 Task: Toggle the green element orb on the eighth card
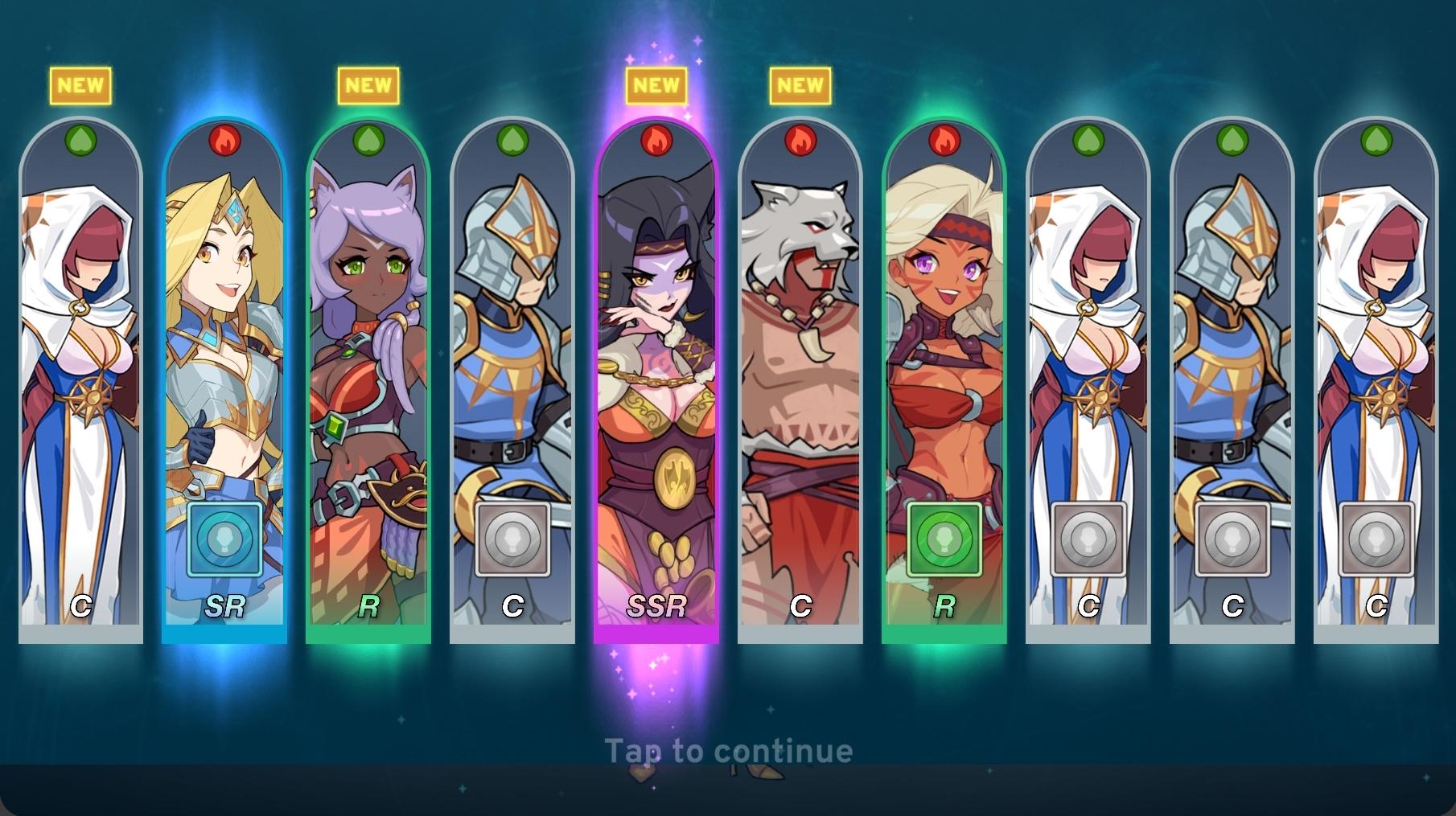pyautogui.click(x=1088, y=139)
